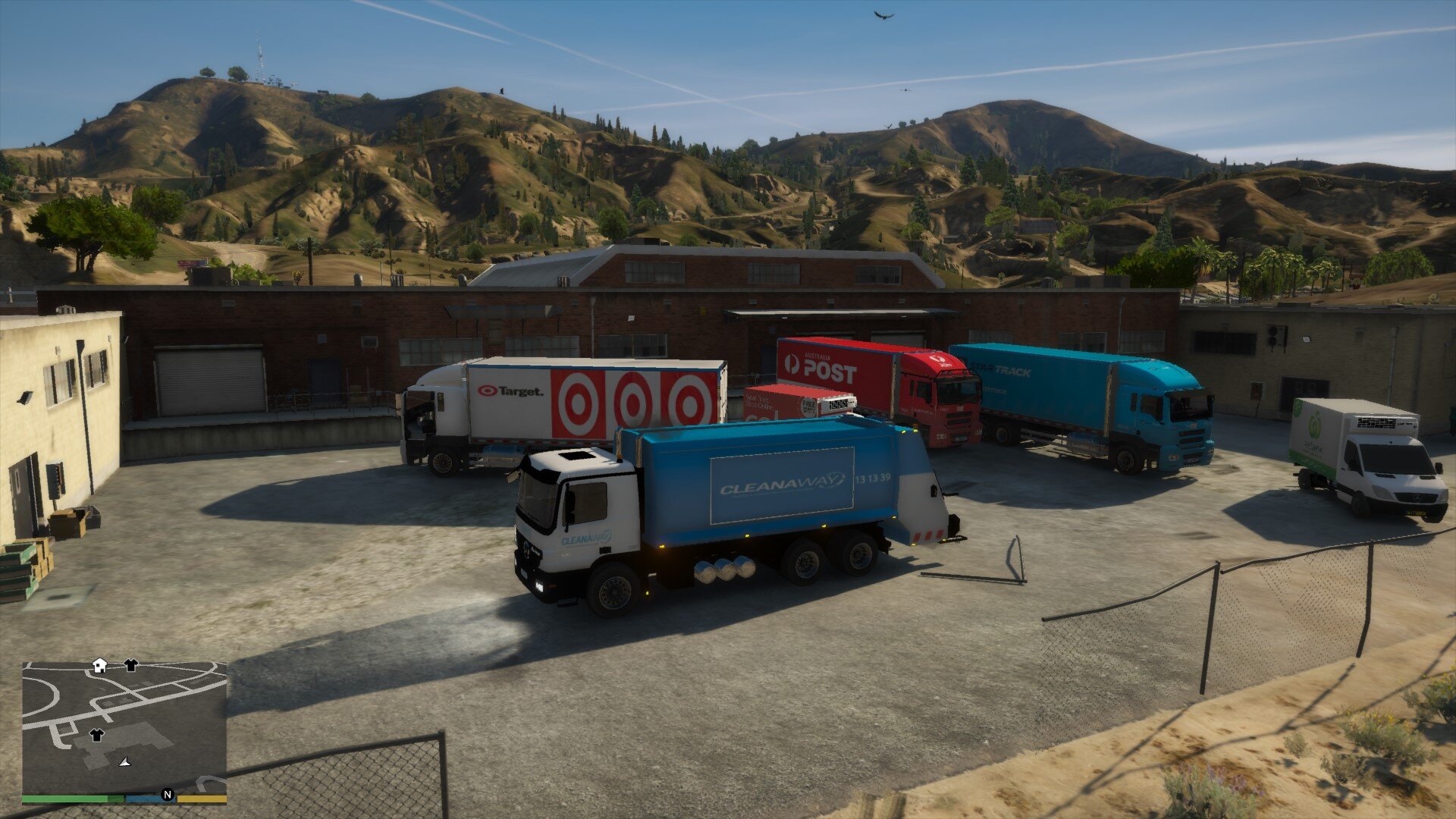Open the minimap
The height and width of the screenshot is (819, 1456).
pos(124,728)
